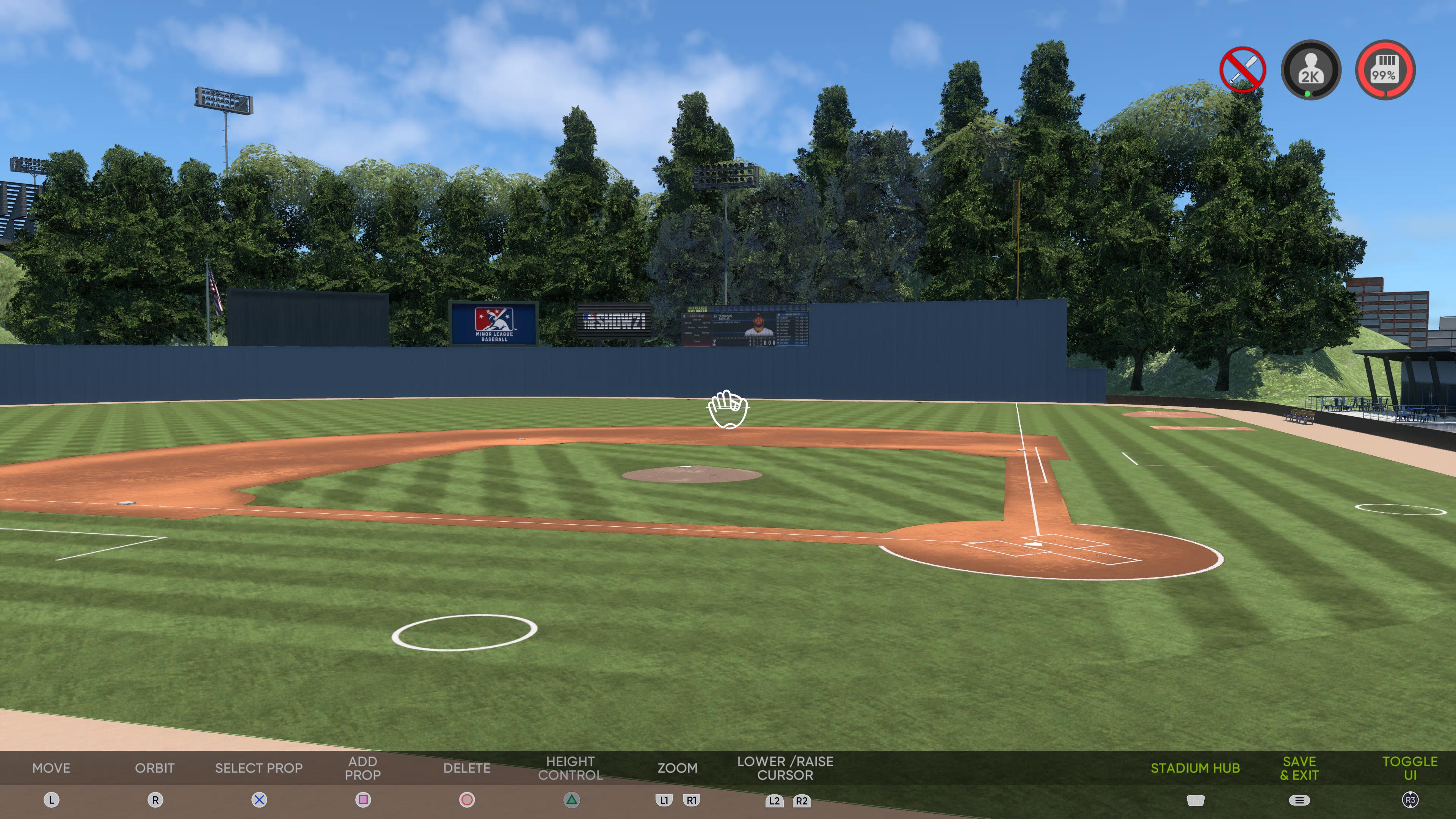Click the crossed-out baseball bat icon
Viewport: 1456px width, 819px height.
click(x=1243, y=69)
